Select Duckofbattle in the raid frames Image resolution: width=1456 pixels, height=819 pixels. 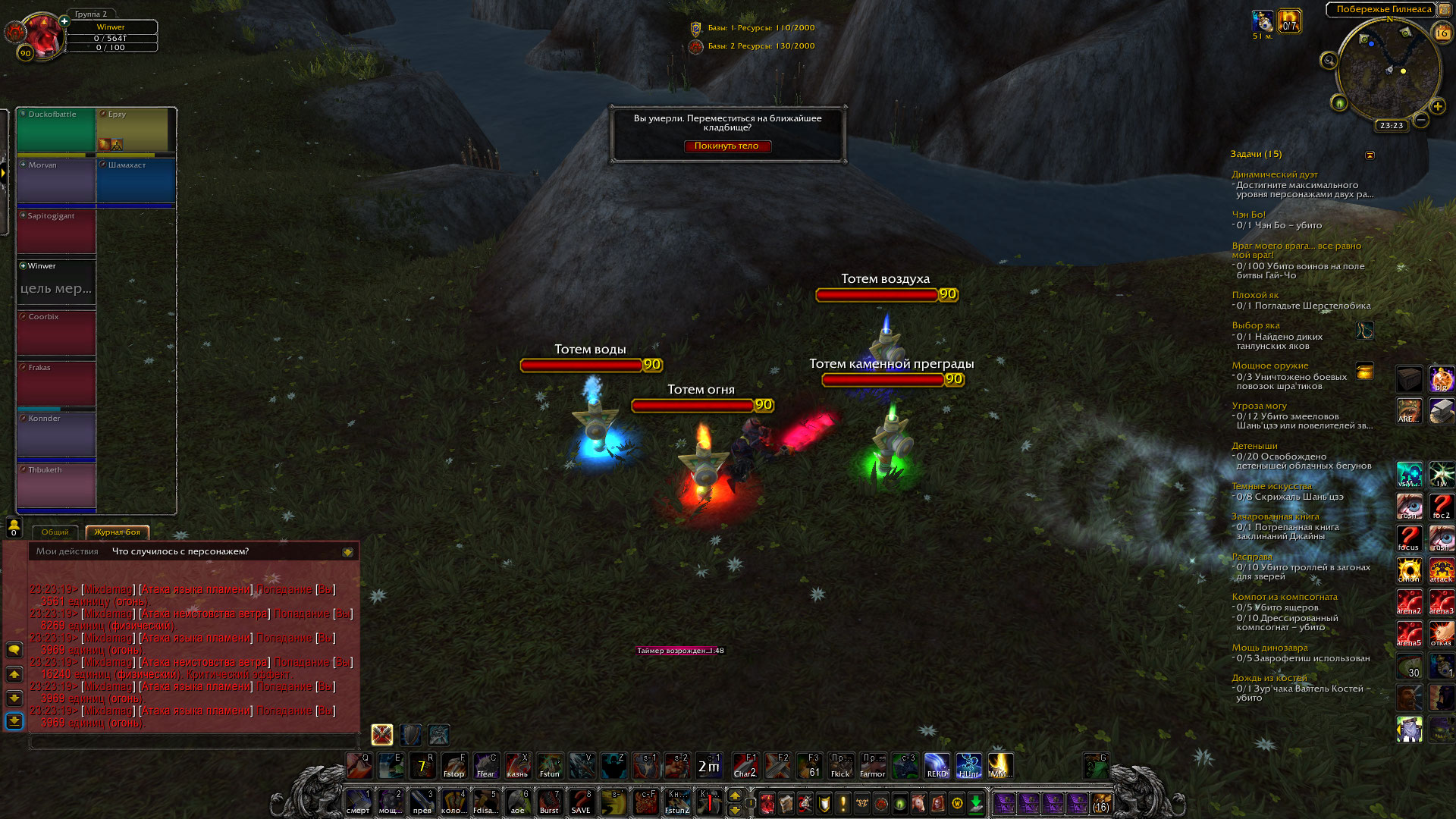click(x=56, y=130)
